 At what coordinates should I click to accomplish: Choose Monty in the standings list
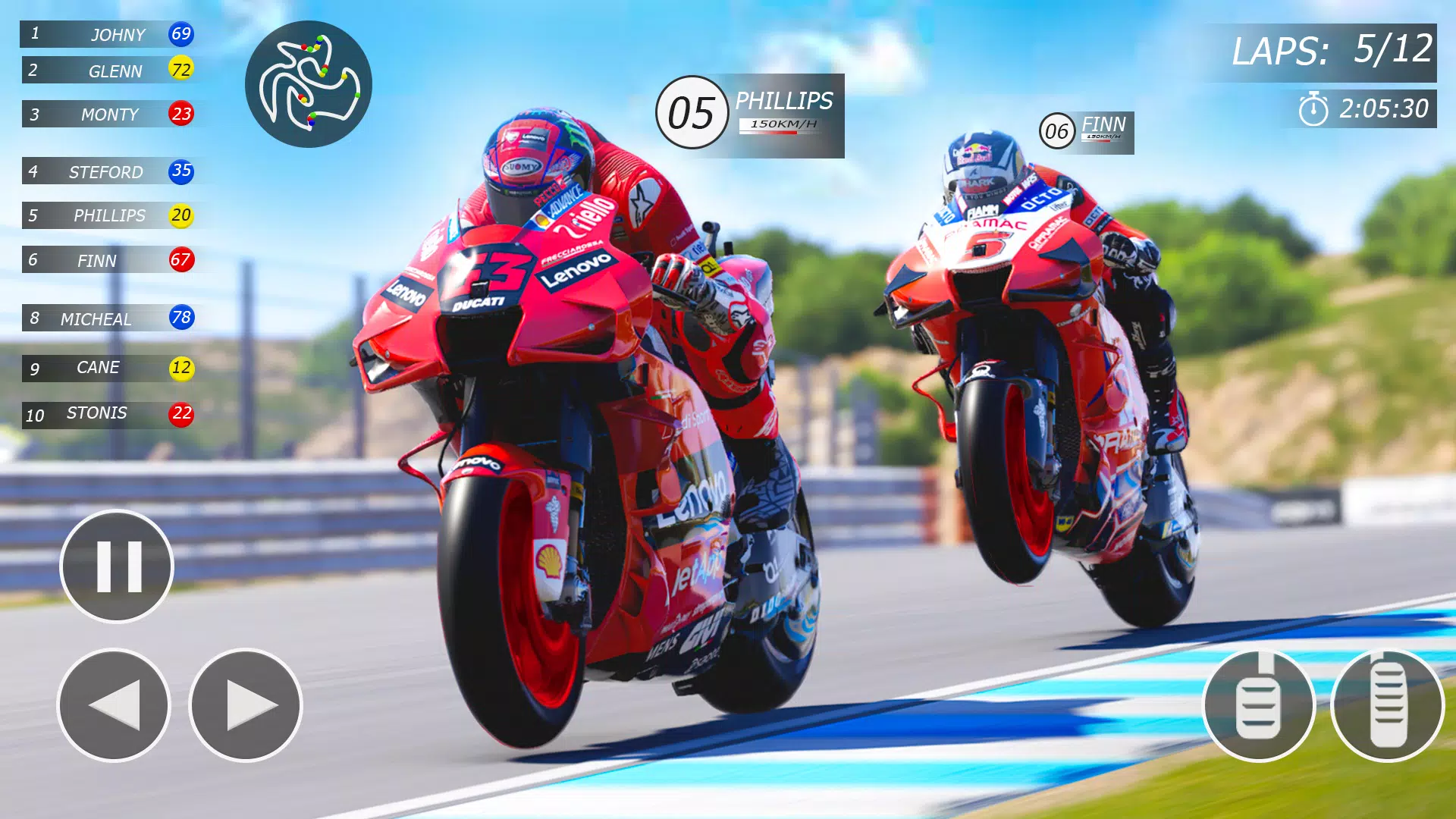[108, 115]
